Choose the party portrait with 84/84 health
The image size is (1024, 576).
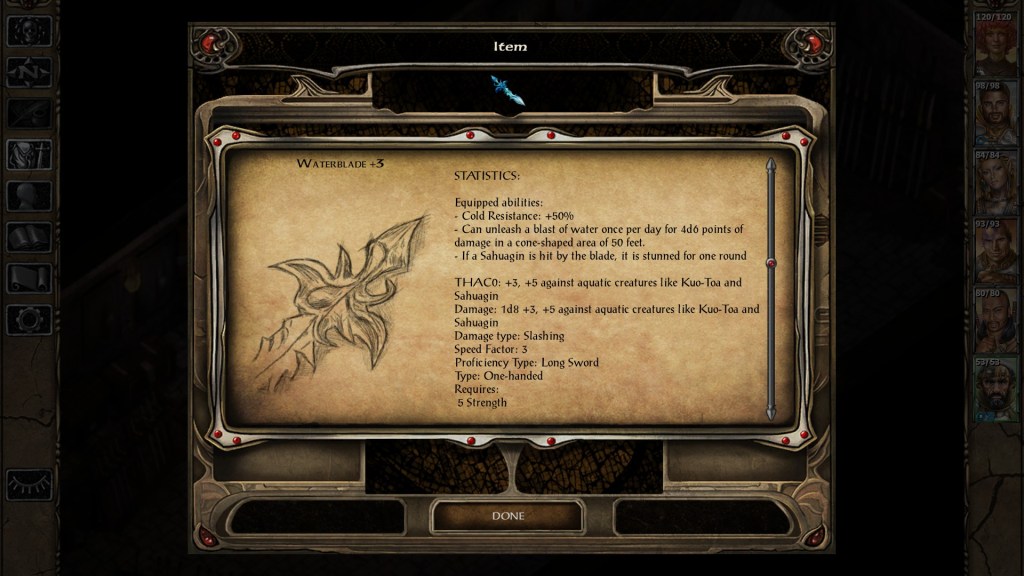pyautogui.click(x=996, y=185)
